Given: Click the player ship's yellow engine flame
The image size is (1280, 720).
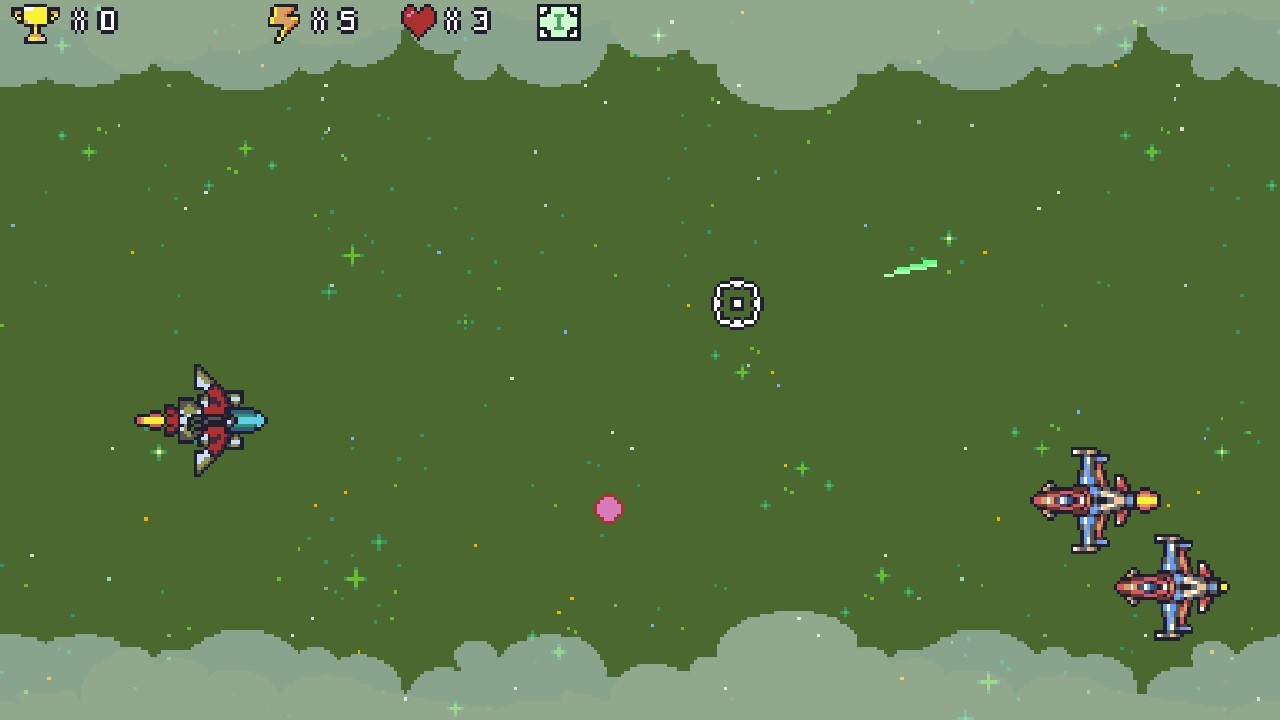Looking at the screenshot, I should point(150,420).
